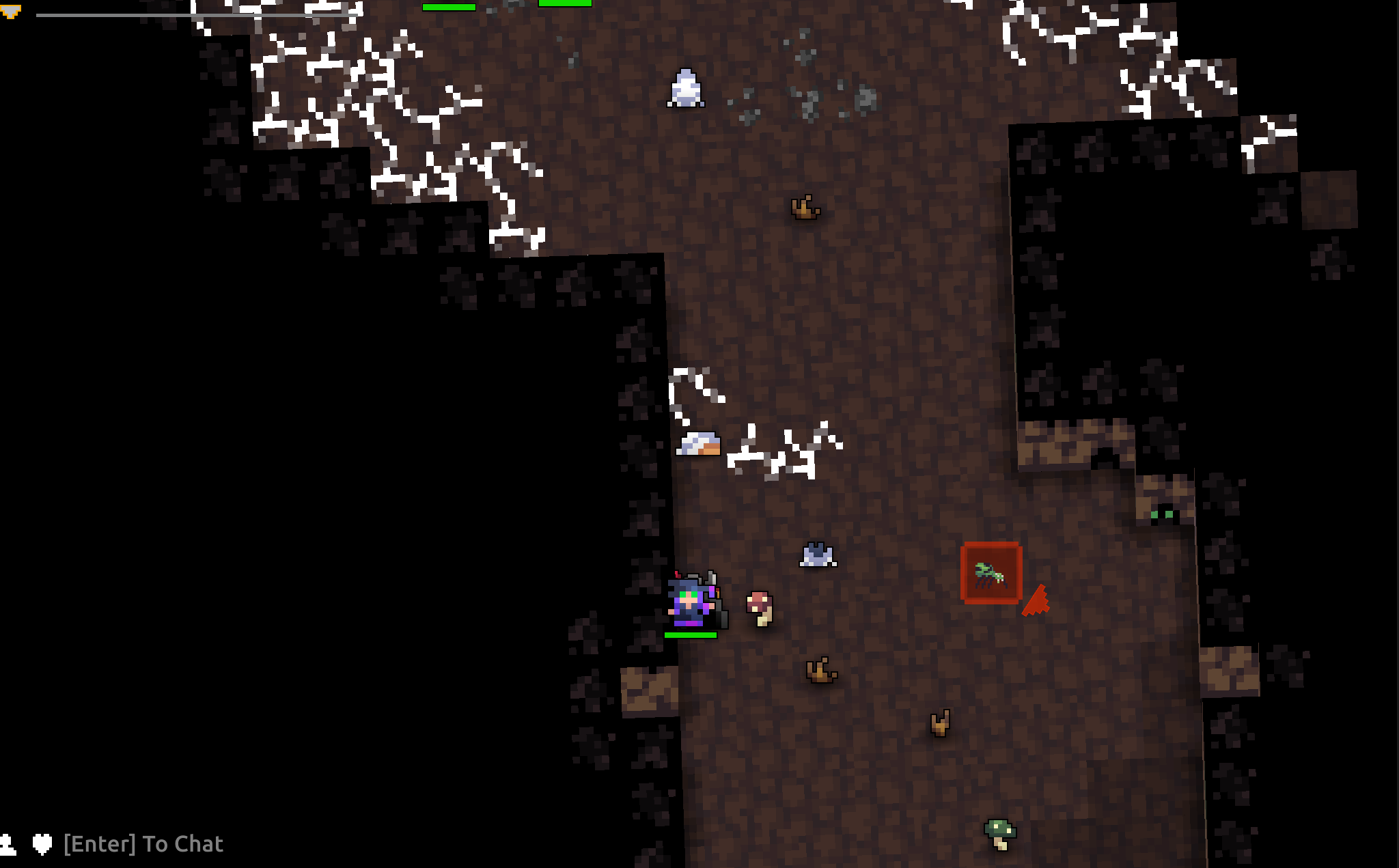Viewport: 1399px width, 868px height.
Task: Click the orange rank arrow icon top-left
Action: 10,10
